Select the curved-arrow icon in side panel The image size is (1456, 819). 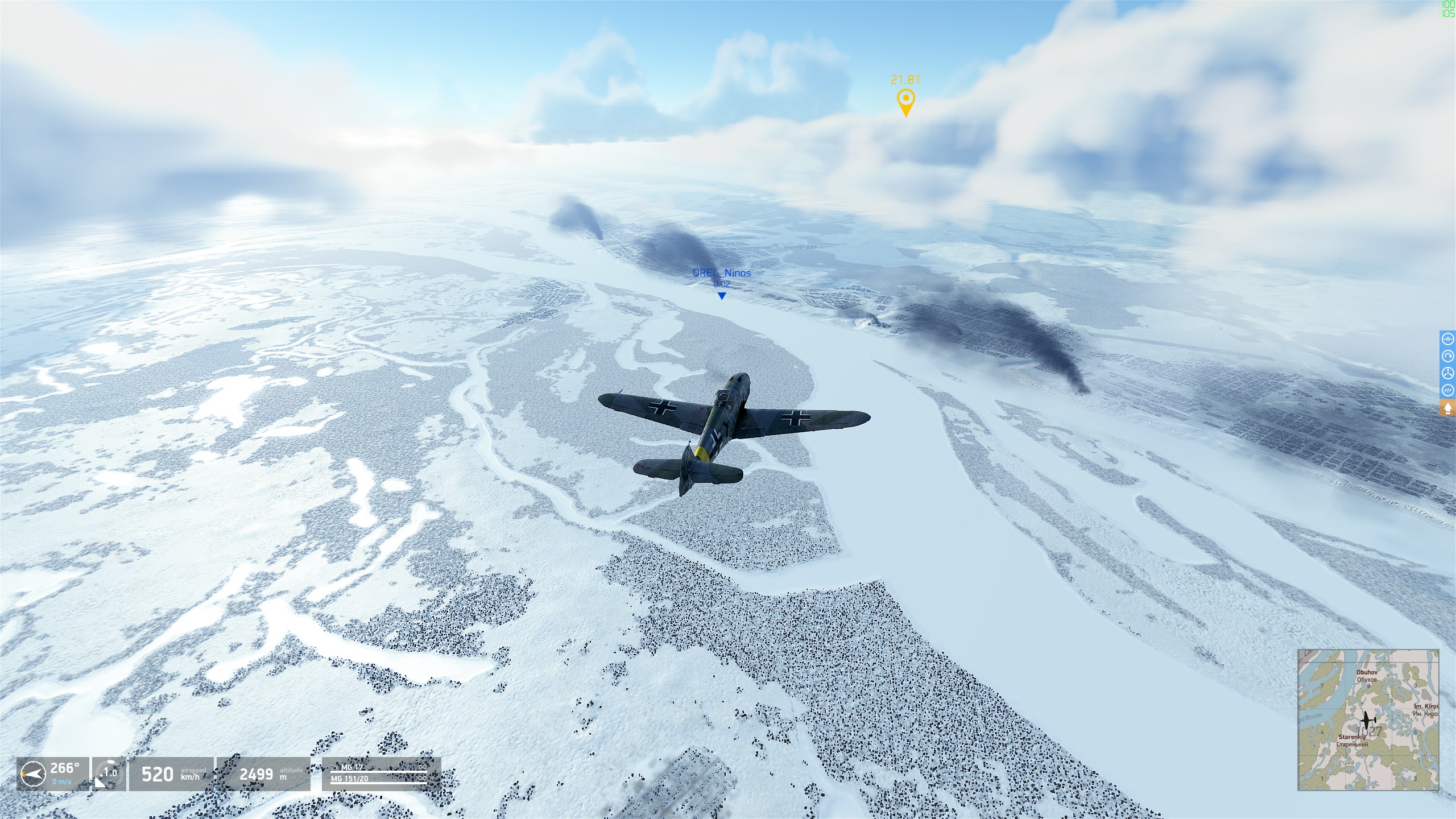1448,356
